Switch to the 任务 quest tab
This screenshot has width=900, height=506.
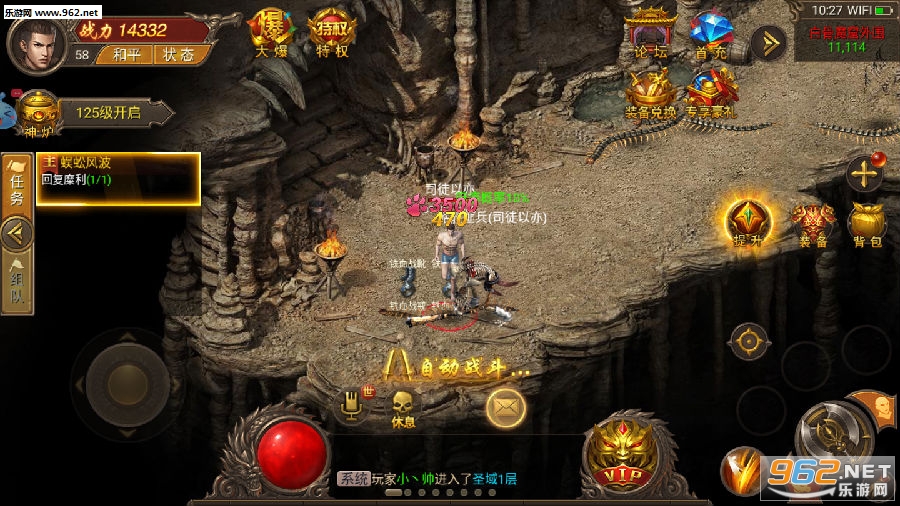click(17, 182)
